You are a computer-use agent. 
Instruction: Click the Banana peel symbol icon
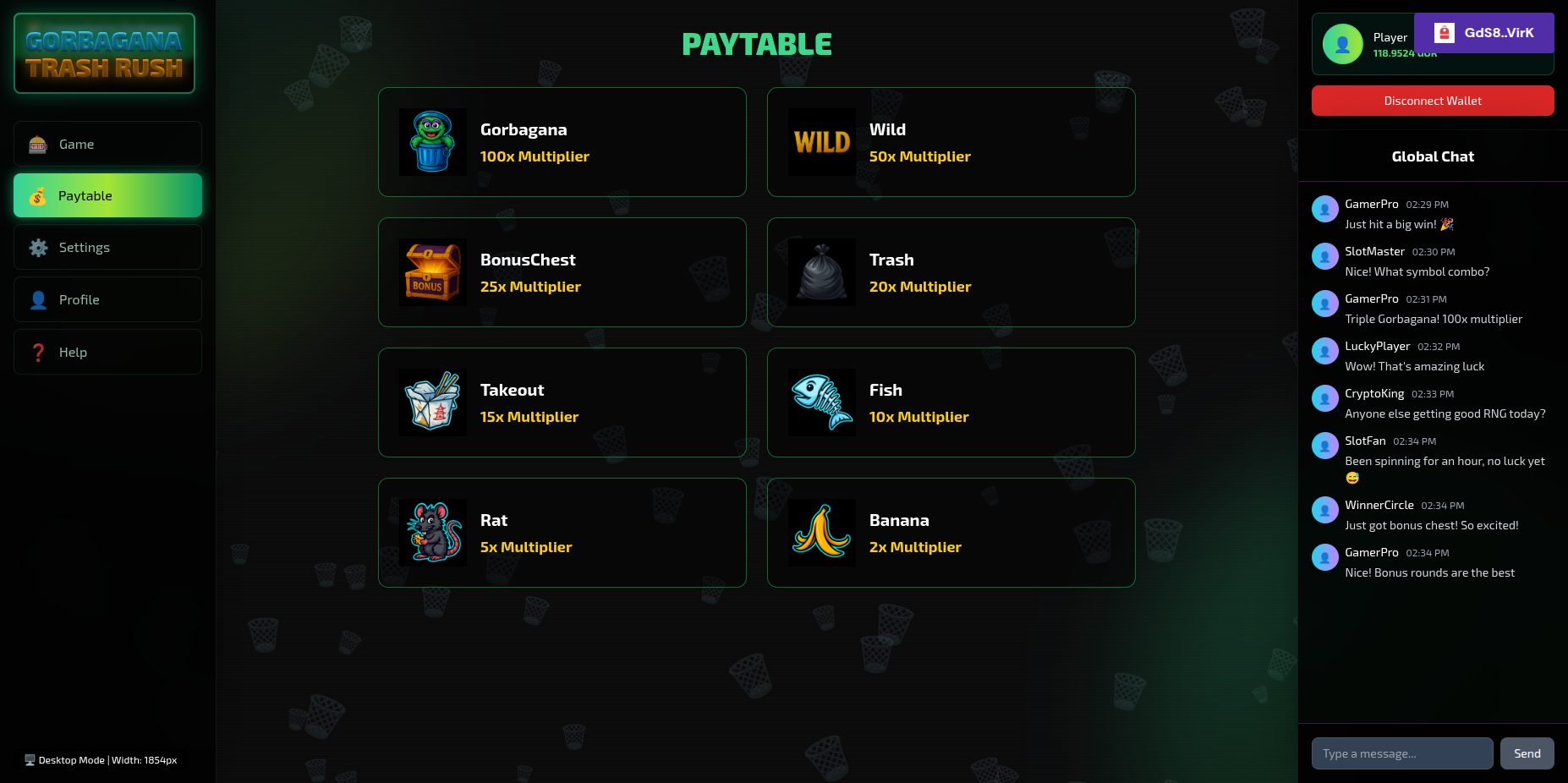tap(821, 532)
